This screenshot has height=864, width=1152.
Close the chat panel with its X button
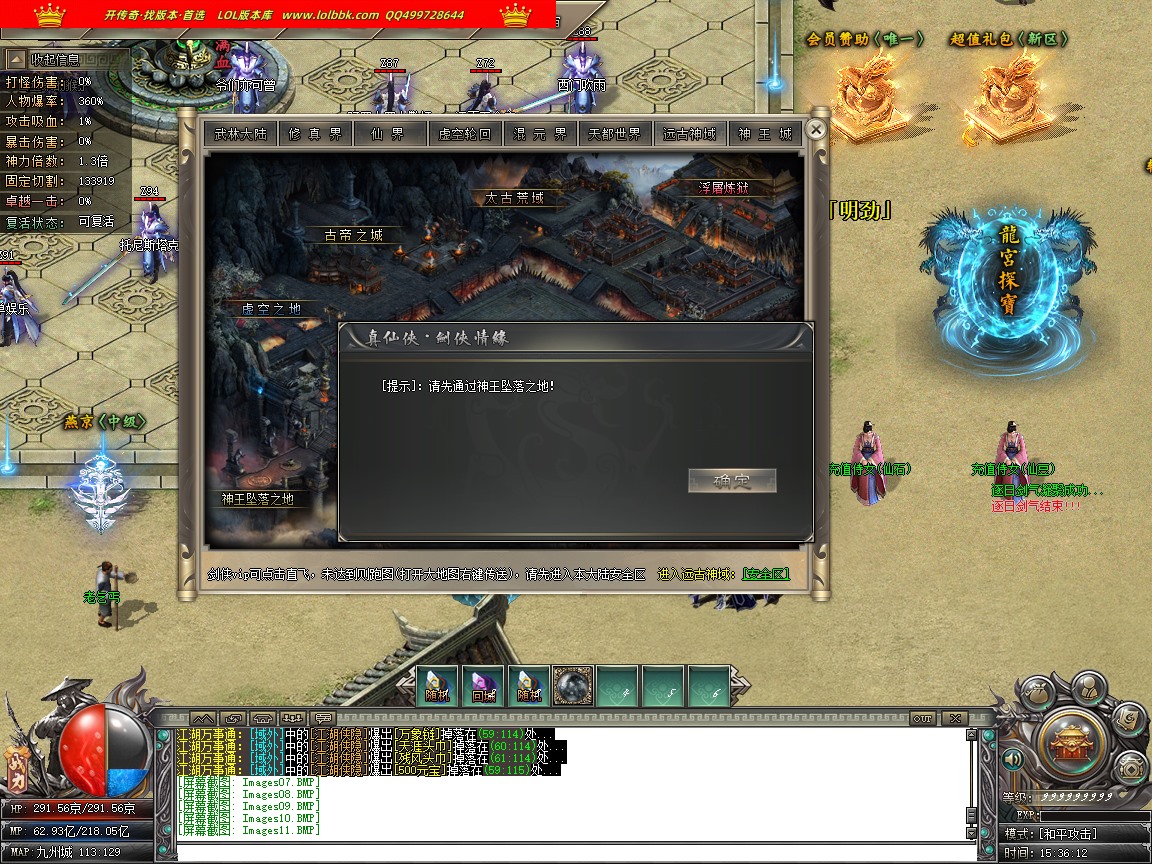click(x=954, y=718)
